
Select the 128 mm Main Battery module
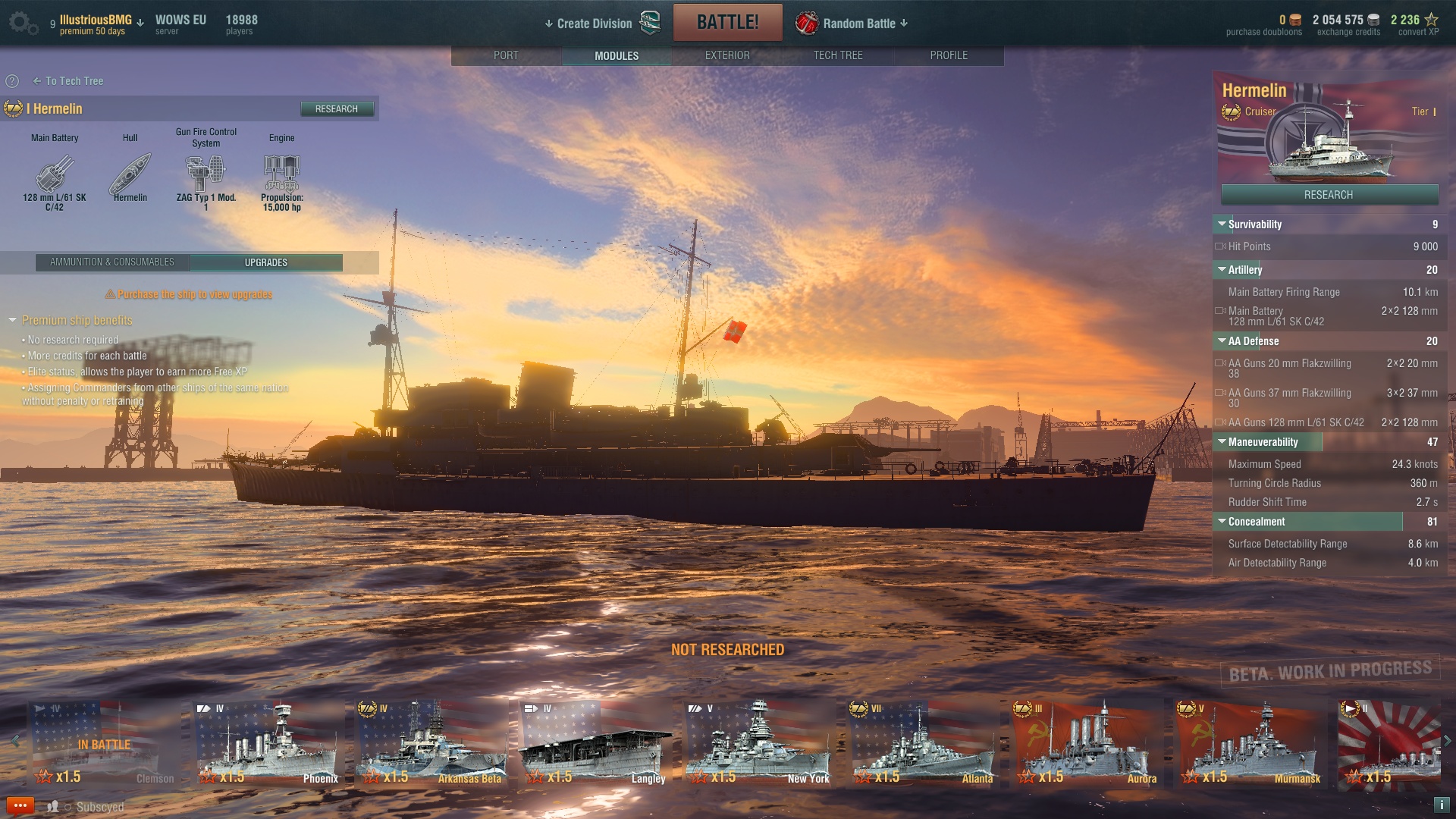(x=55, y=174)
